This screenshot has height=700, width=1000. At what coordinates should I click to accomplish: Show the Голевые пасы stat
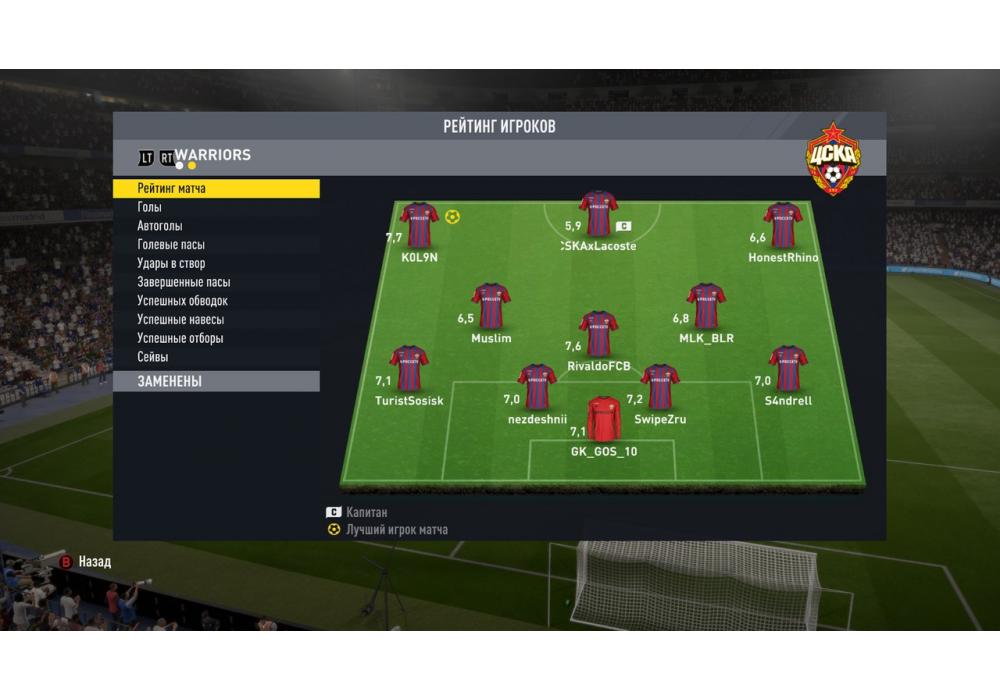pos(216,245)
